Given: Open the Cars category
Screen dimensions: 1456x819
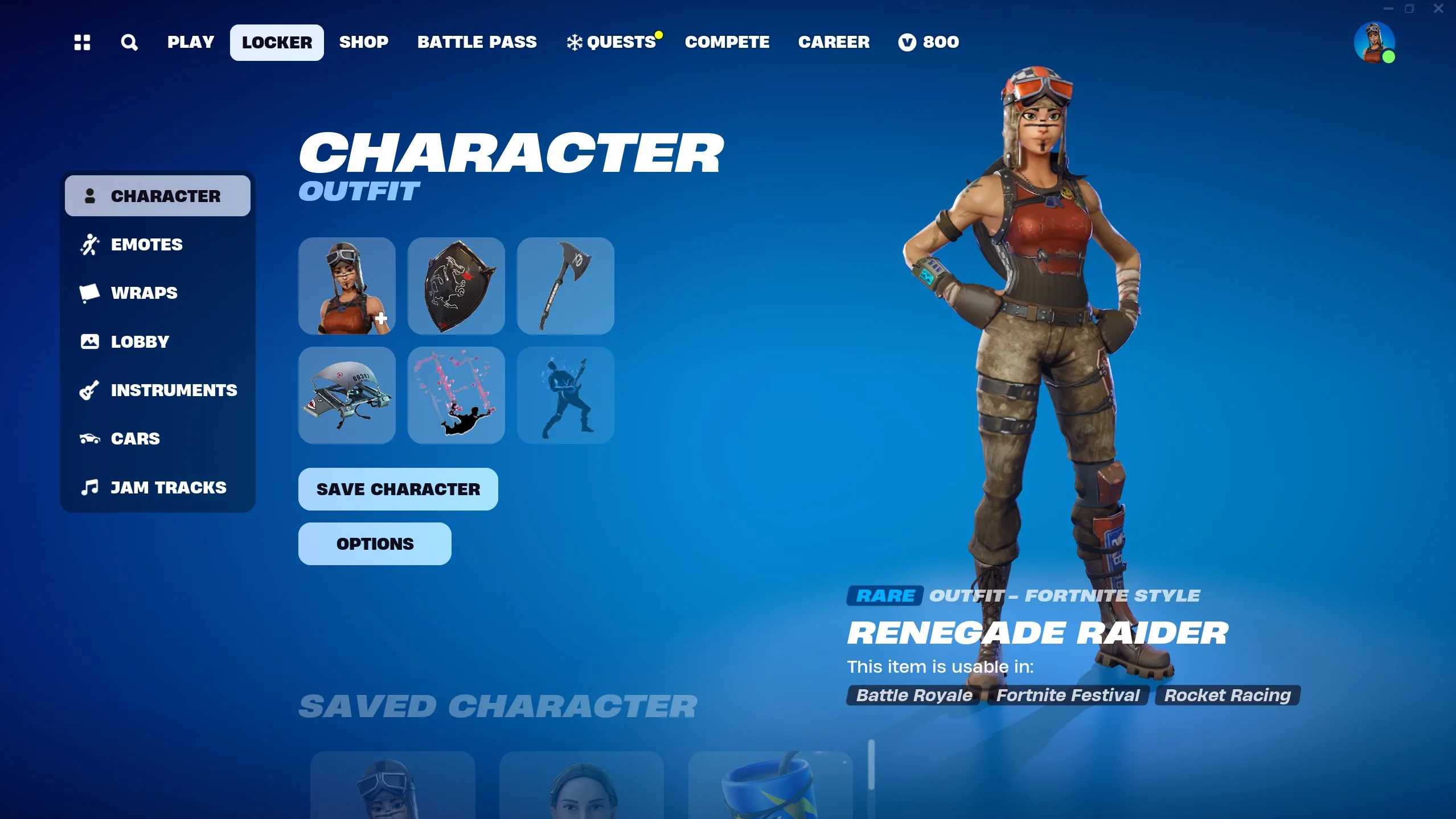Looking at the screenshot, I should 135,439.
